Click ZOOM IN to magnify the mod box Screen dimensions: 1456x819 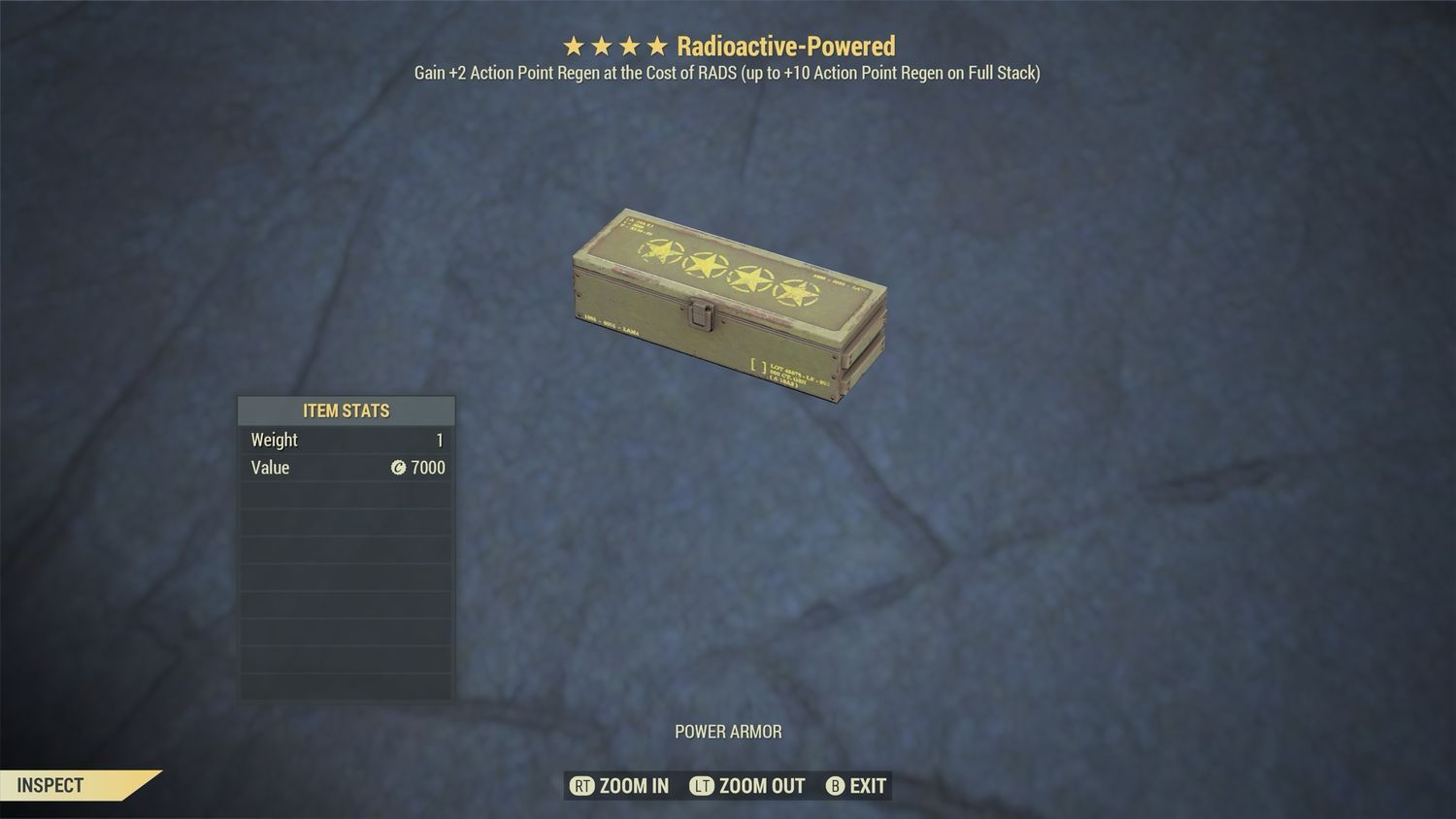pos(636,786)
